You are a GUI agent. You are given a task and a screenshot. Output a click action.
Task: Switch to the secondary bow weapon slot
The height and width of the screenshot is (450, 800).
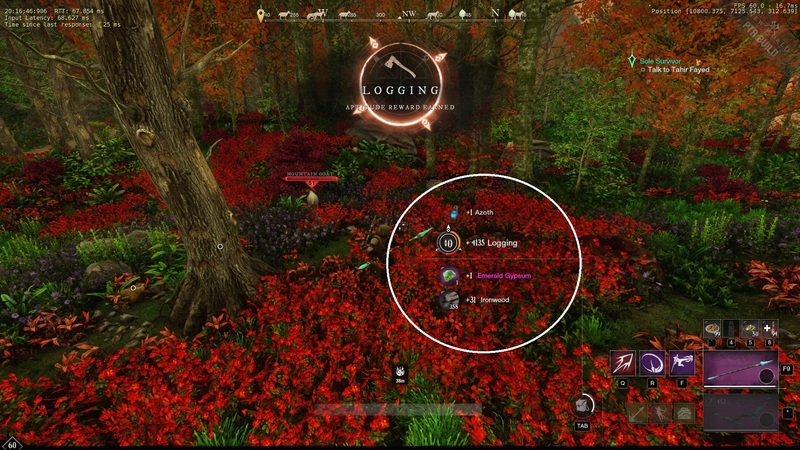click(x=741, y=411)
